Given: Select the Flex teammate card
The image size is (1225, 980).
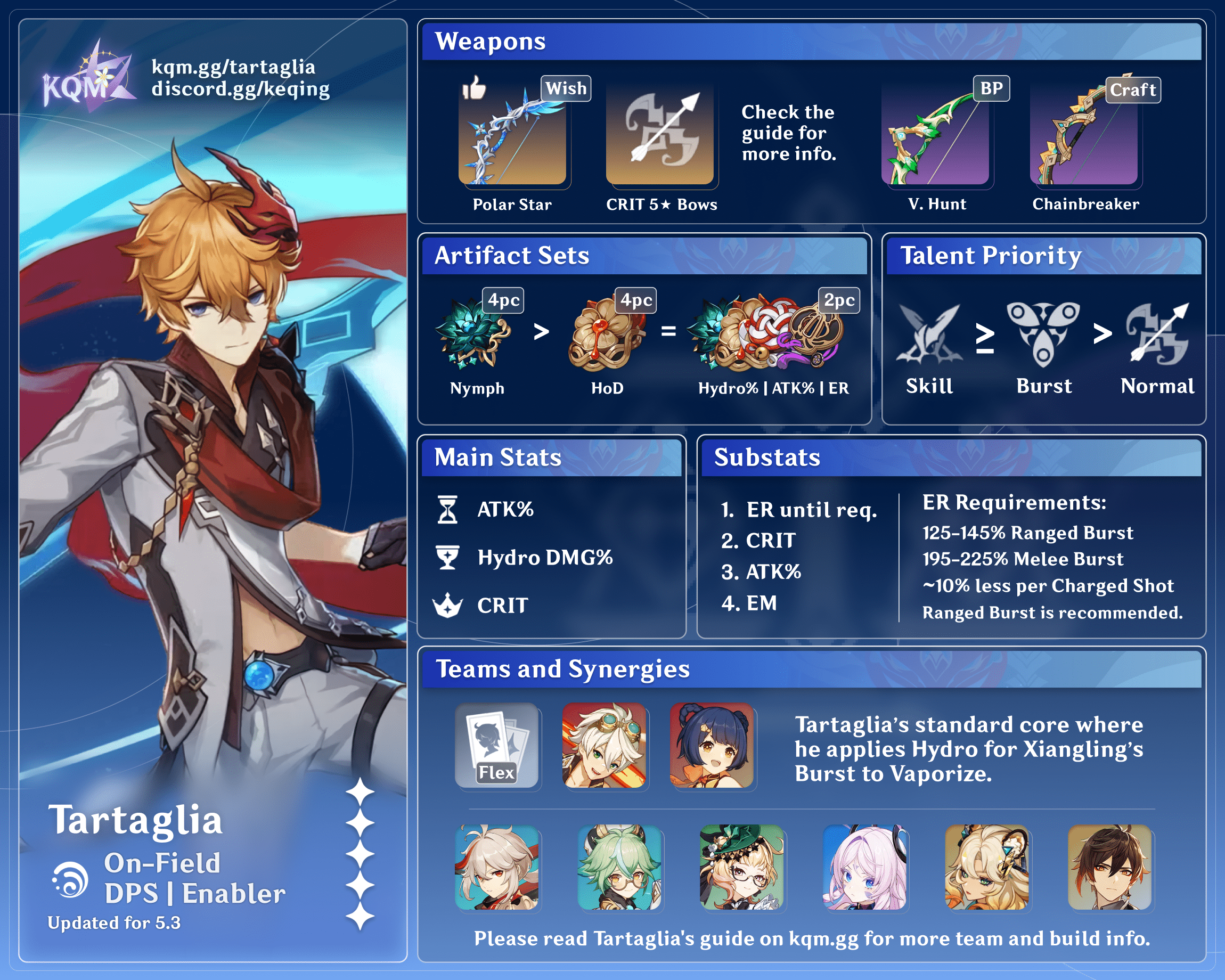Looking at the screenshot, I should click(496, 745).
